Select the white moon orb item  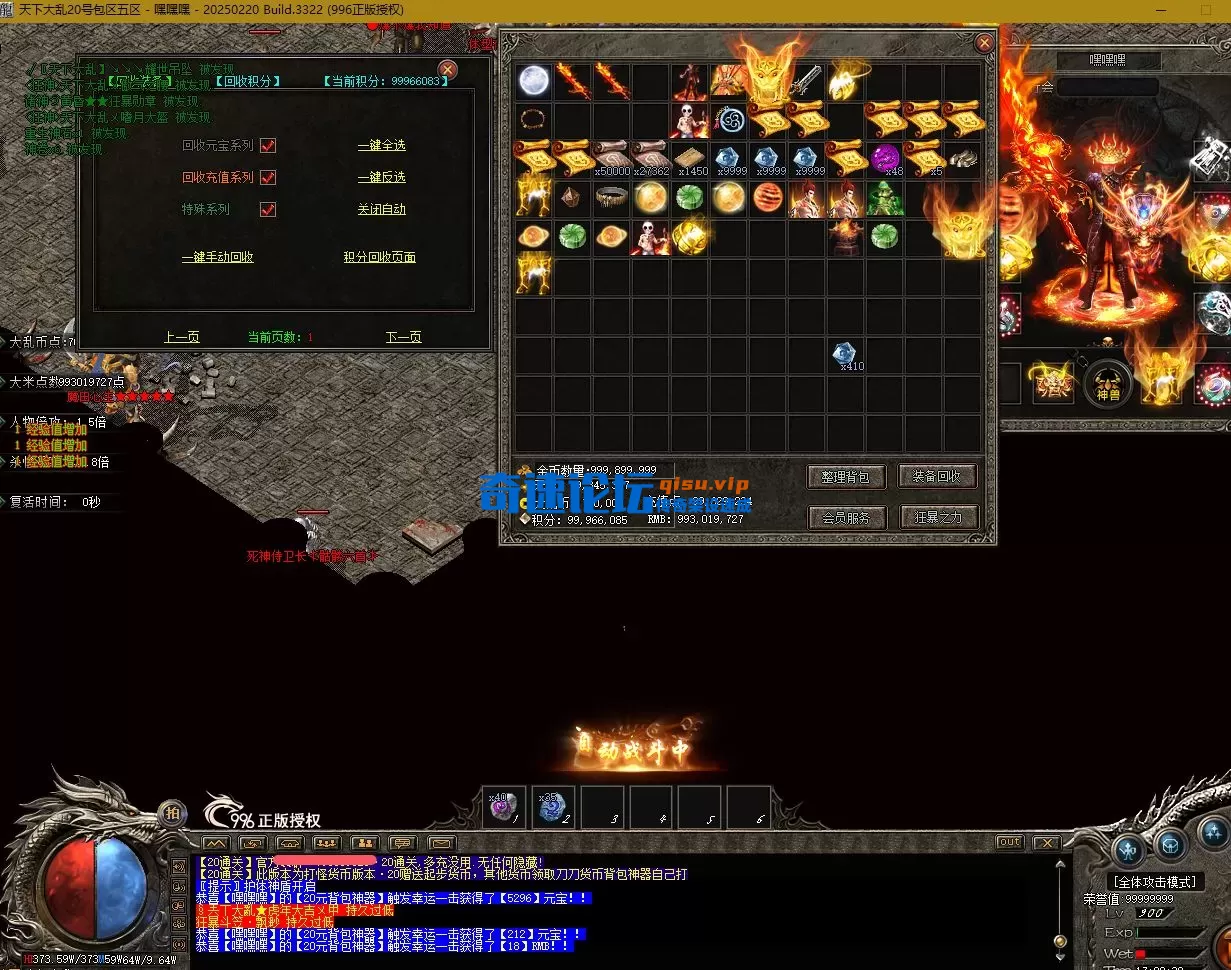click(535, 81)
